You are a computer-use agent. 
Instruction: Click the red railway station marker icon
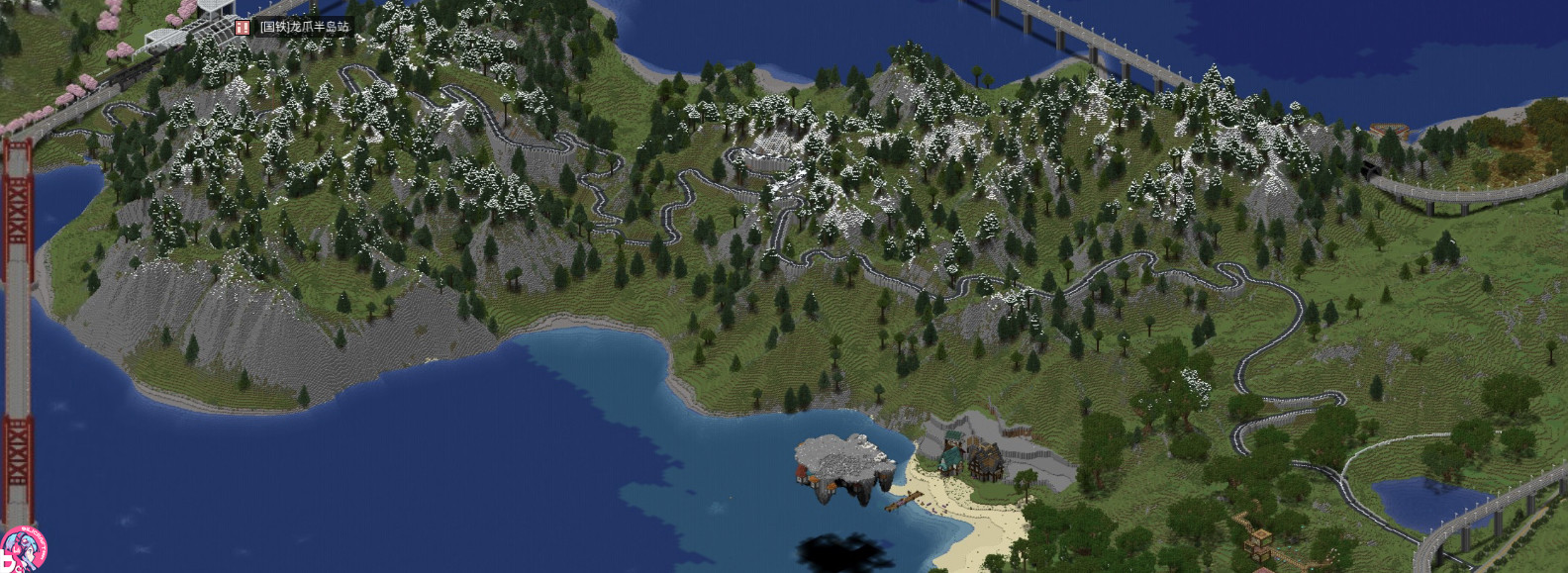(x=243, y=27)
